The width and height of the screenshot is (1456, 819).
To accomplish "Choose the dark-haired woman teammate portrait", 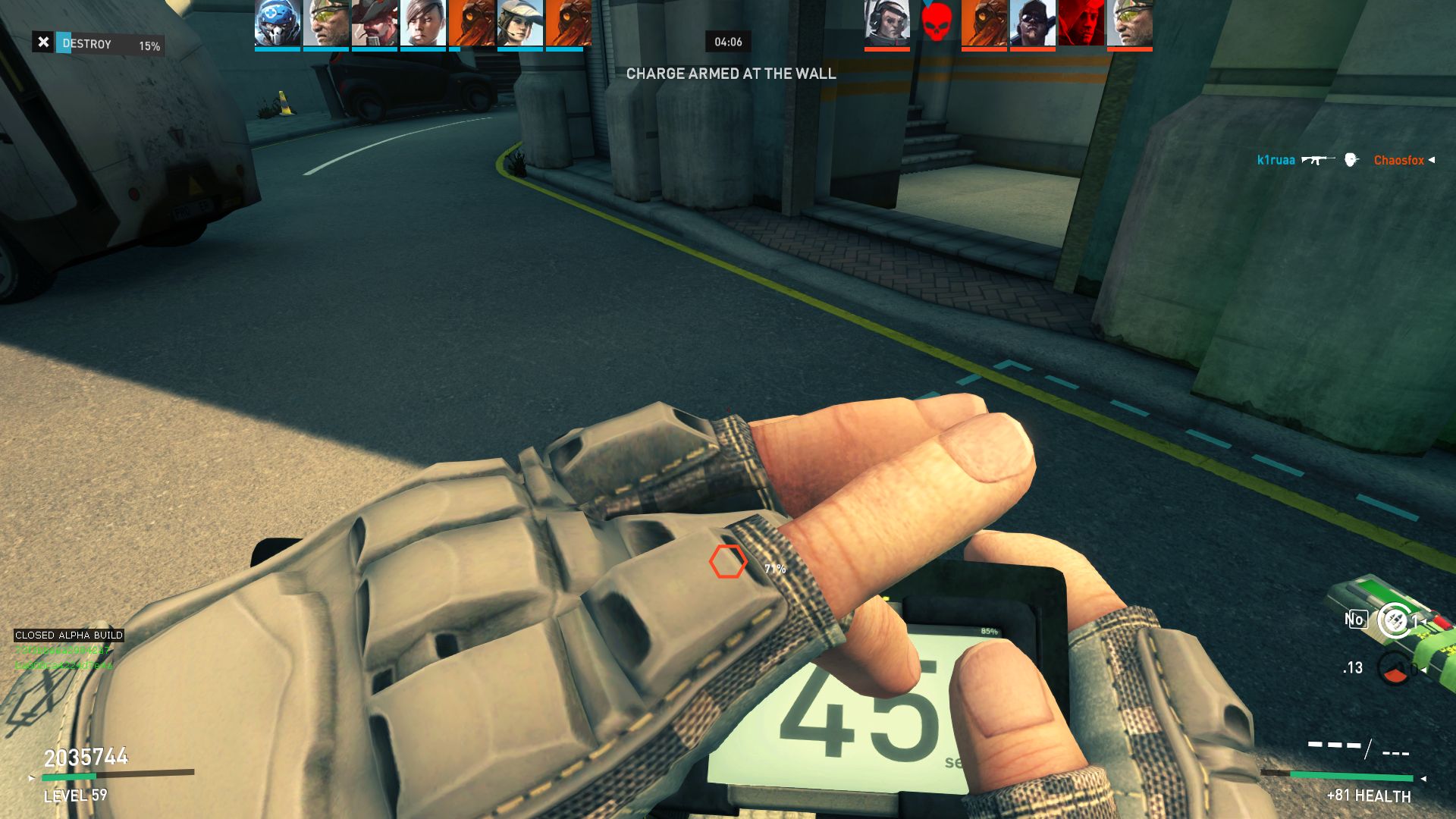I will [422, 24].
